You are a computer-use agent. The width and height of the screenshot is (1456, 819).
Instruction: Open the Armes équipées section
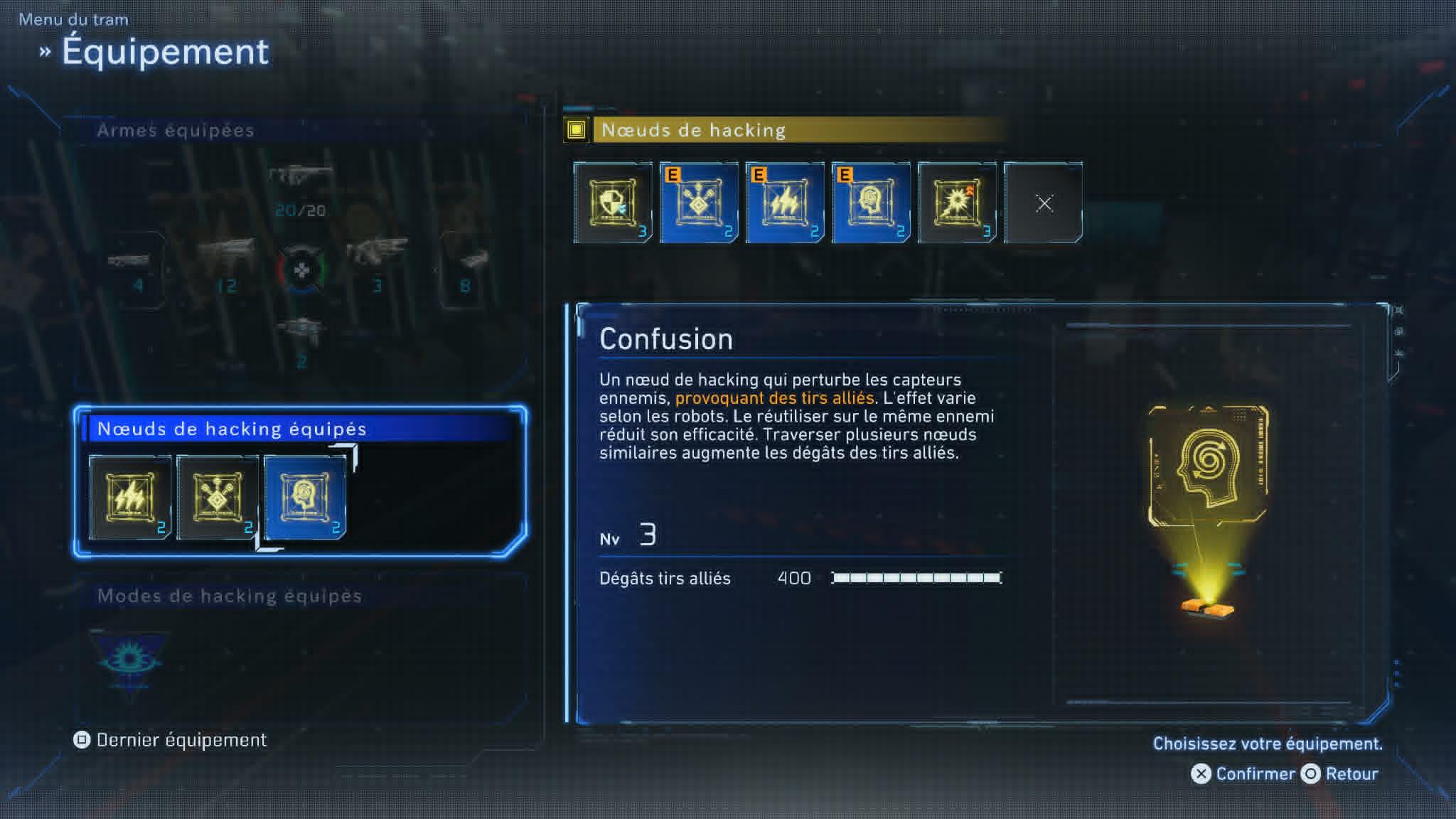click(176, 130)
